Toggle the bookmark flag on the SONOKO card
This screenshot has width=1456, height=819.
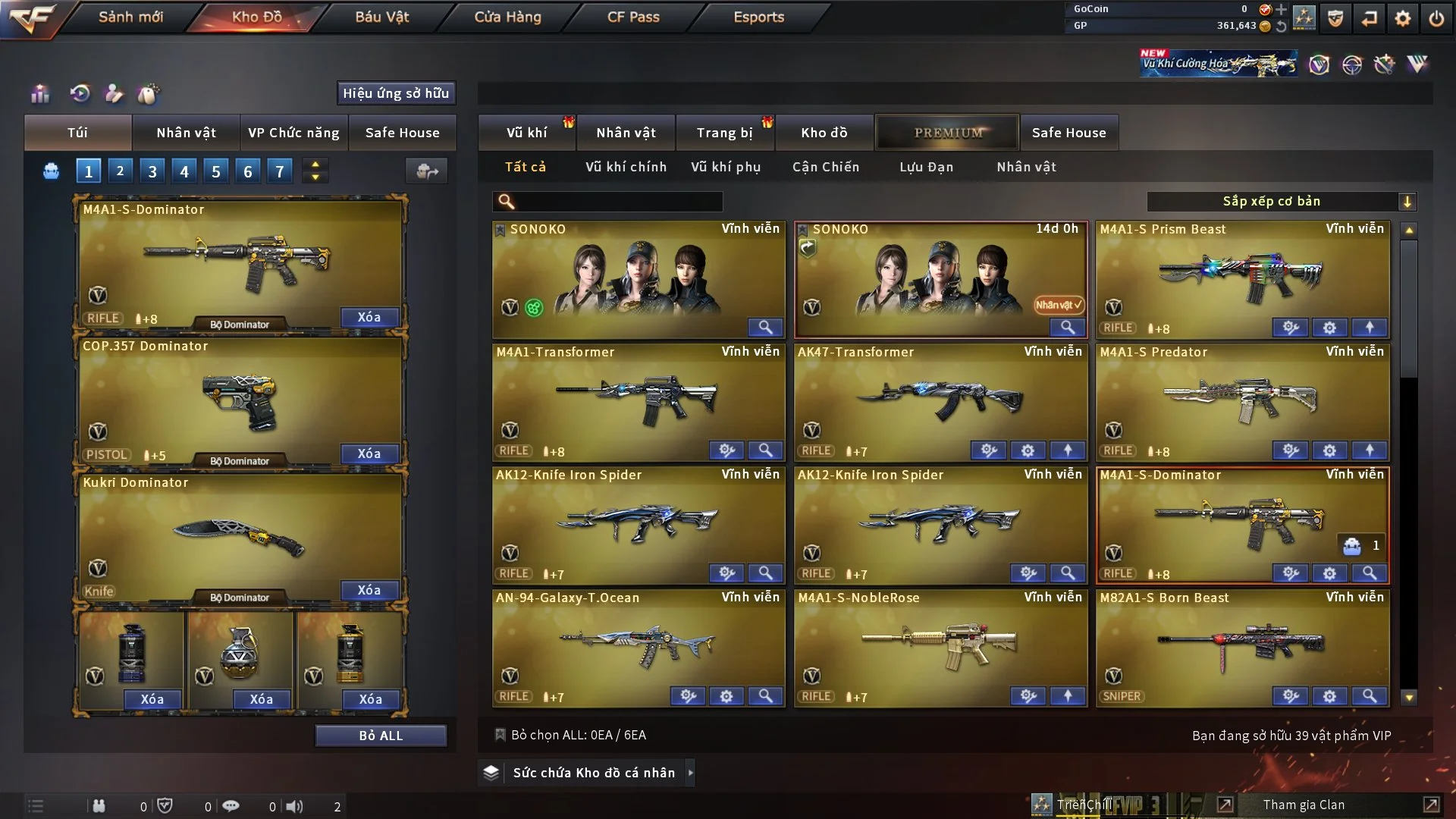(501, 228)
